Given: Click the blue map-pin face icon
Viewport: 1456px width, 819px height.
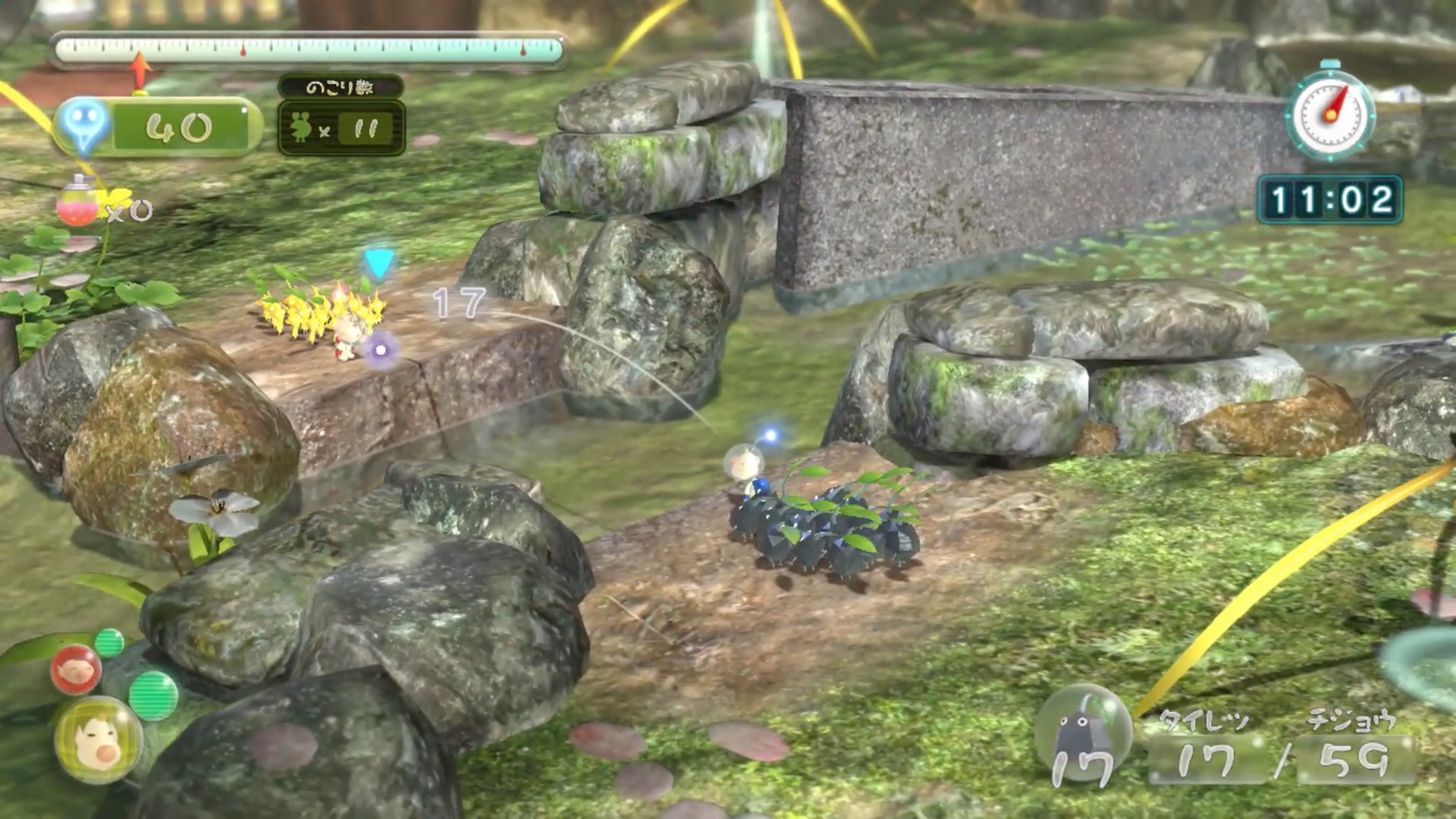Looking at the screenshot, I should click(83, 124).
